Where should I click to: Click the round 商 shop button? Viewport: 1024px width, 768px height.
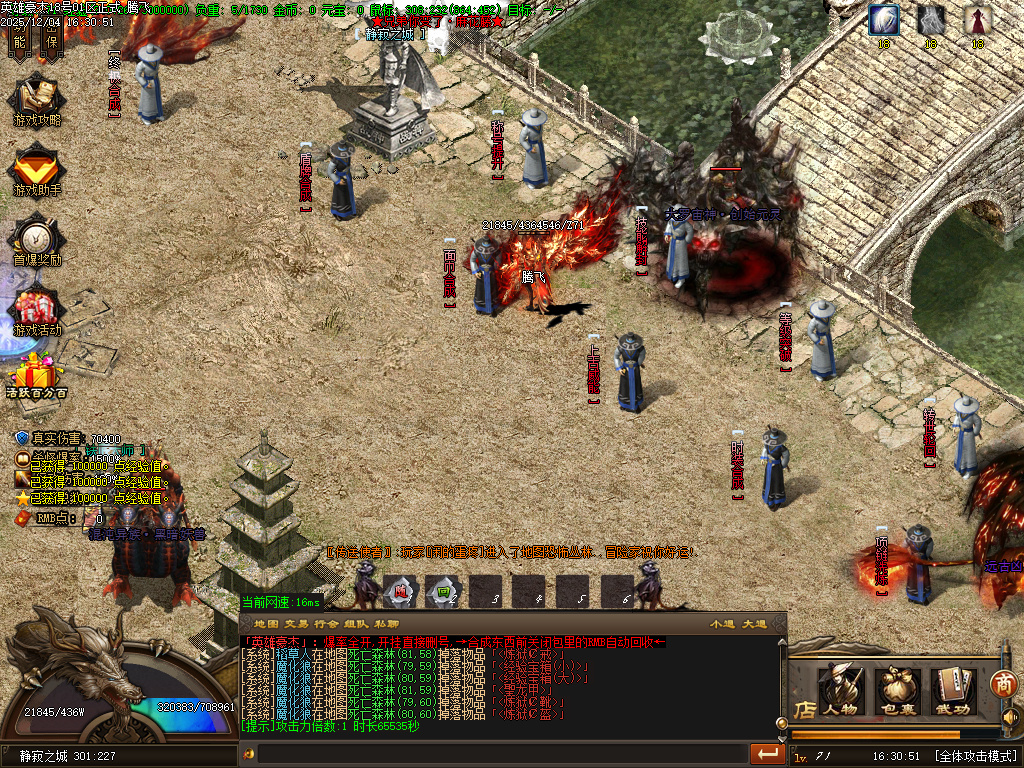[x=1003, y=683]
